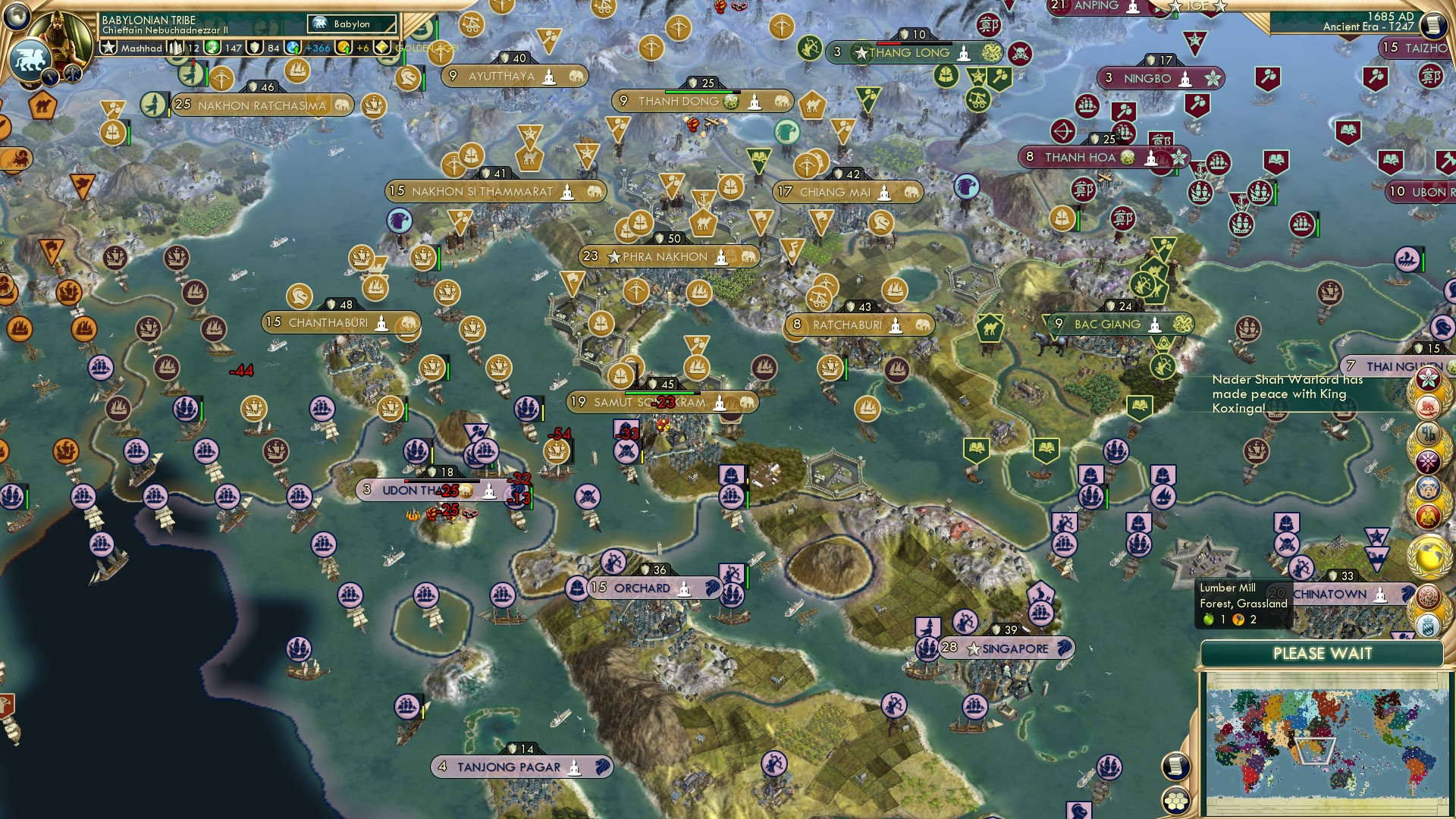Click the science icon showing +366
This screenshot has height=819, width=1456.
coord(293,49)
